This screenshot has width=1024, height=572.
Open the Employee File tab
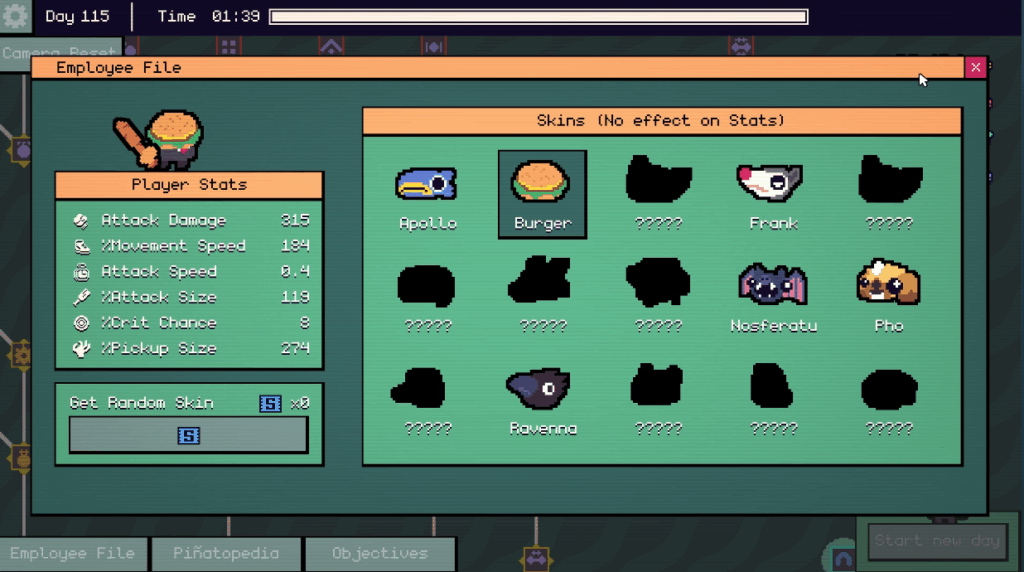(x=72, y=553)
